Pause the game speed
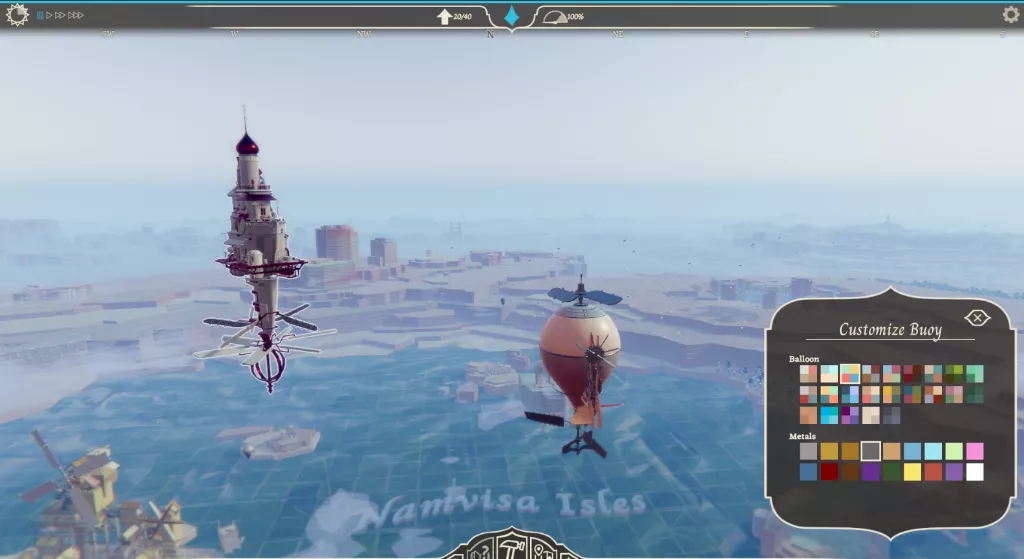The width and height of the screenshot is (1024, 559). click(x=40, y=15)
